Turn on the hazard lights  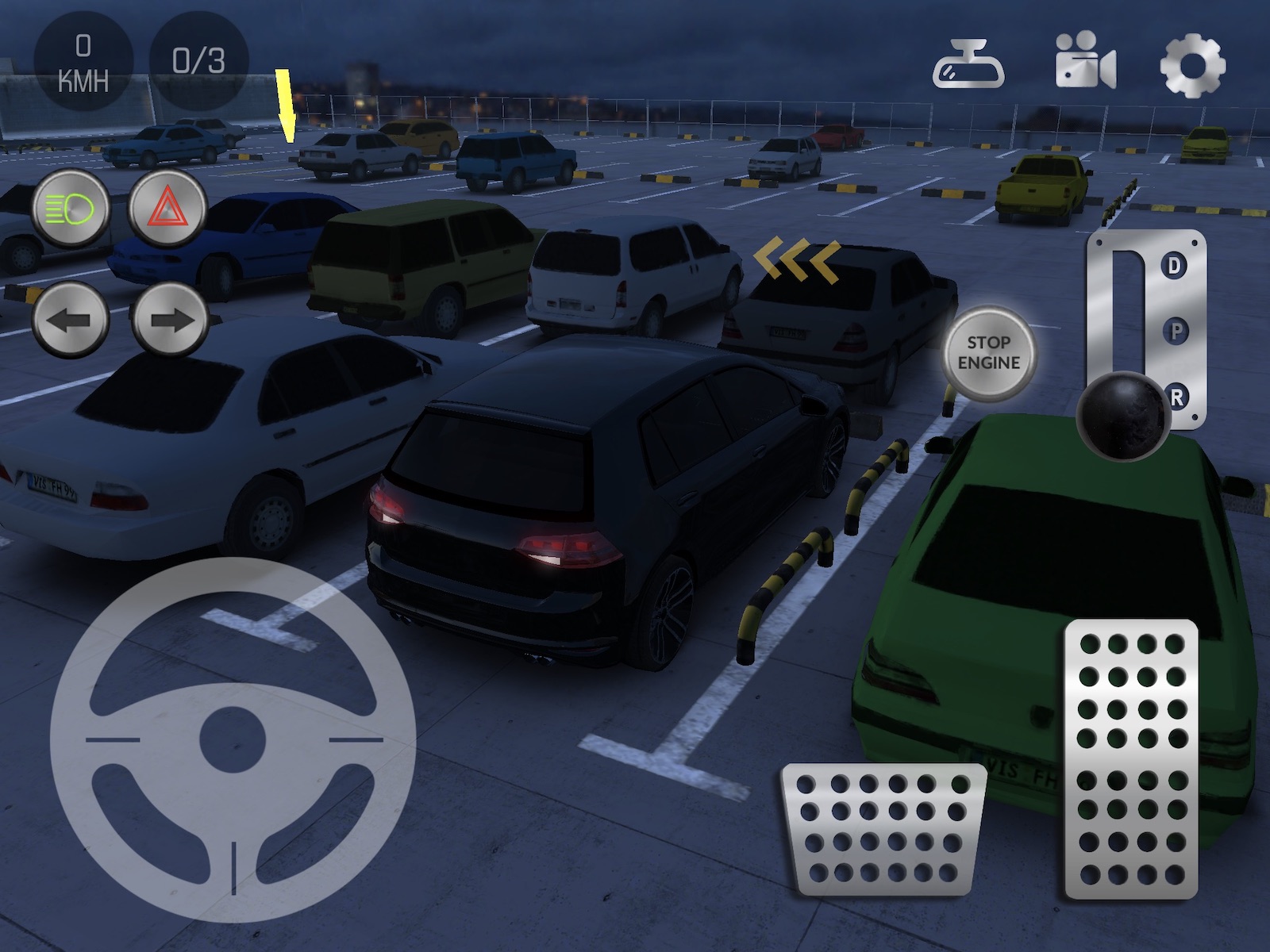coord(167,209)
